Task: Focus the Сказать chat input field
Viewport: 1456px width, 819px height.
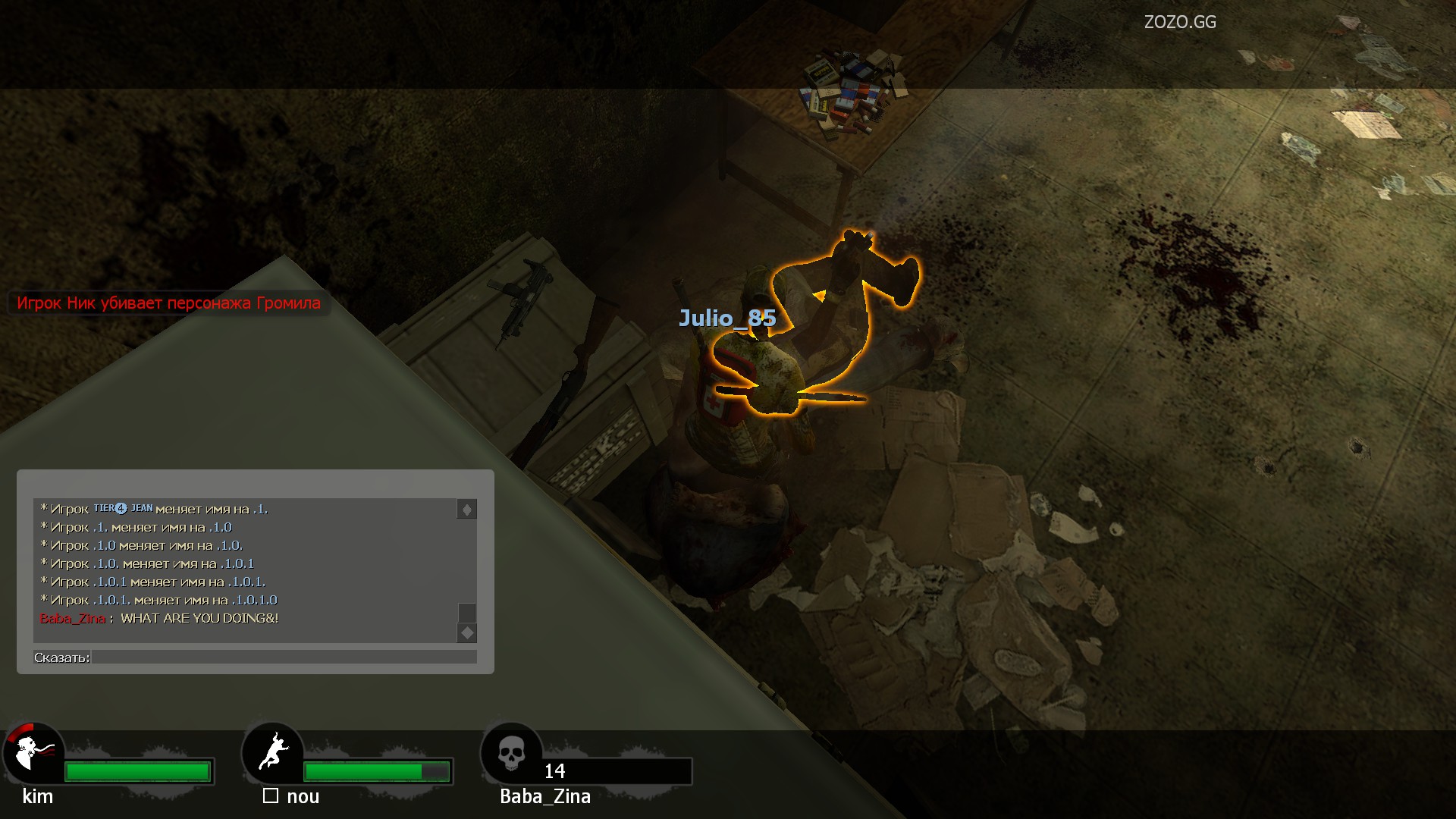Action: tap(284, 657)
